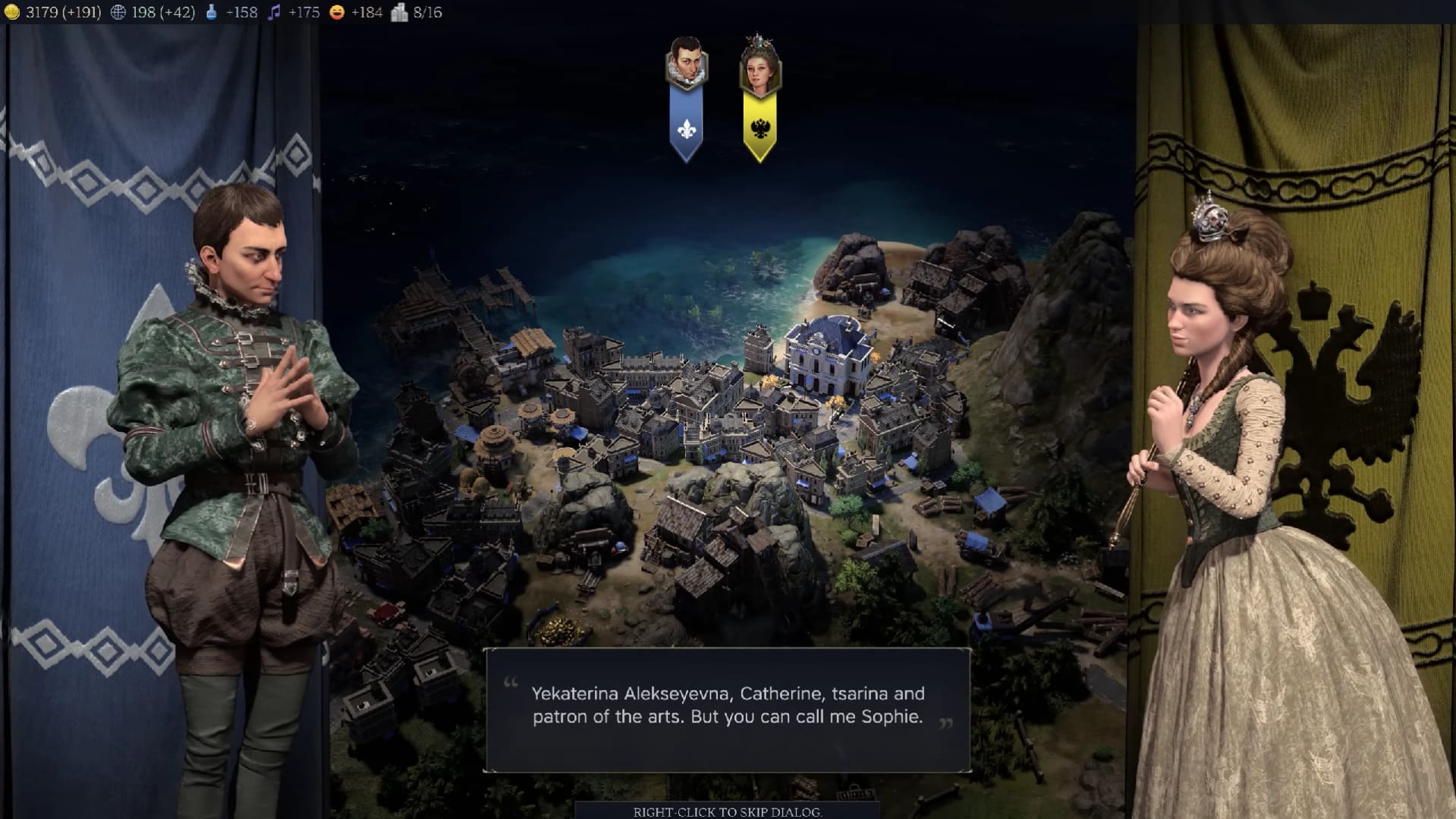View settlements with the buildings 8/16 icon
The image size is (1456, 819).
click(x=398, y=11)
